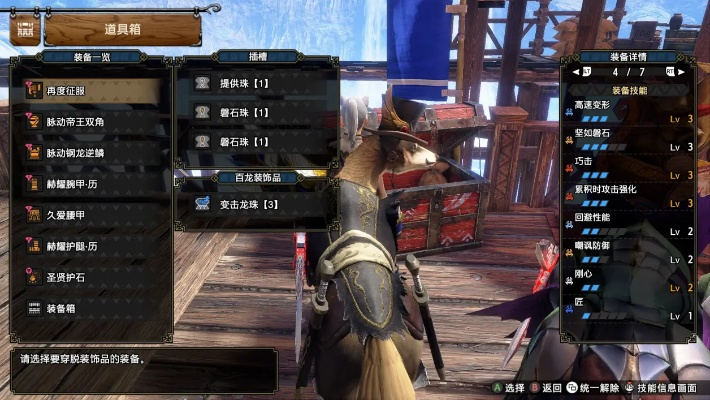Screen dimensions: 710x400
Task: Select the 久爱腰甲 waist armor row
Action: coord(90,214)
